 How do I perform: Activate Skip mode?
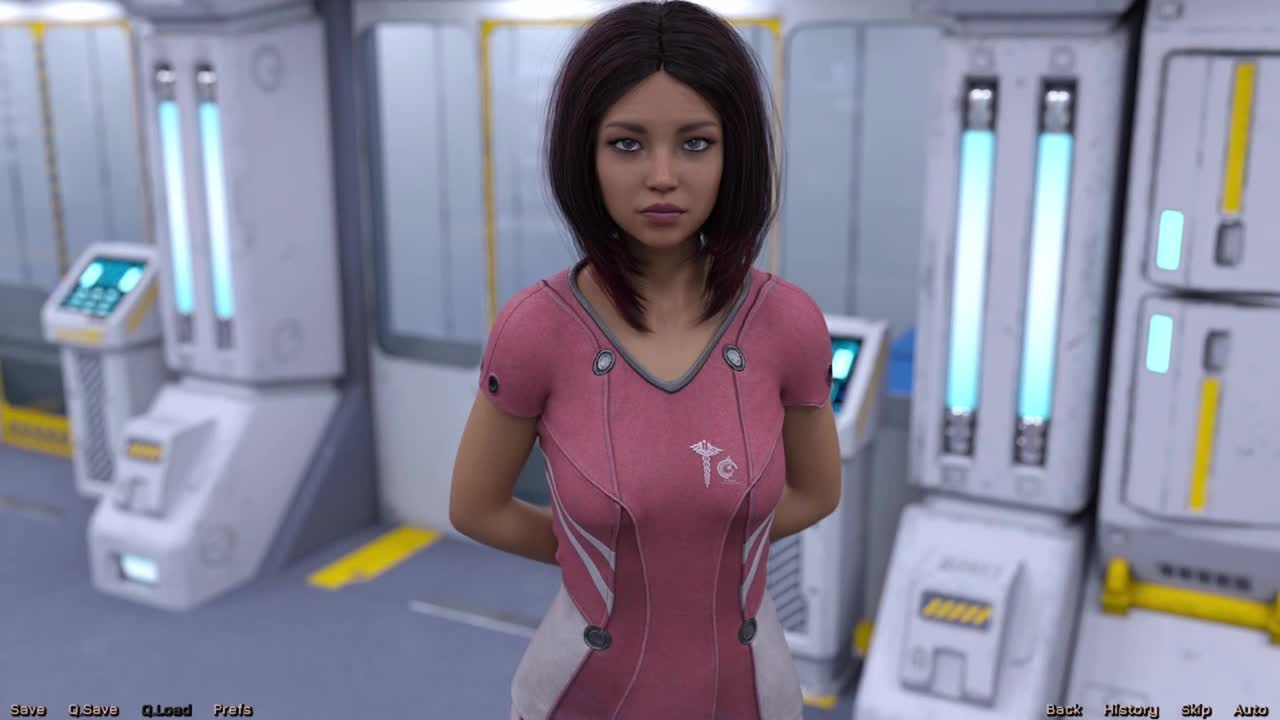click(1195, 710)
